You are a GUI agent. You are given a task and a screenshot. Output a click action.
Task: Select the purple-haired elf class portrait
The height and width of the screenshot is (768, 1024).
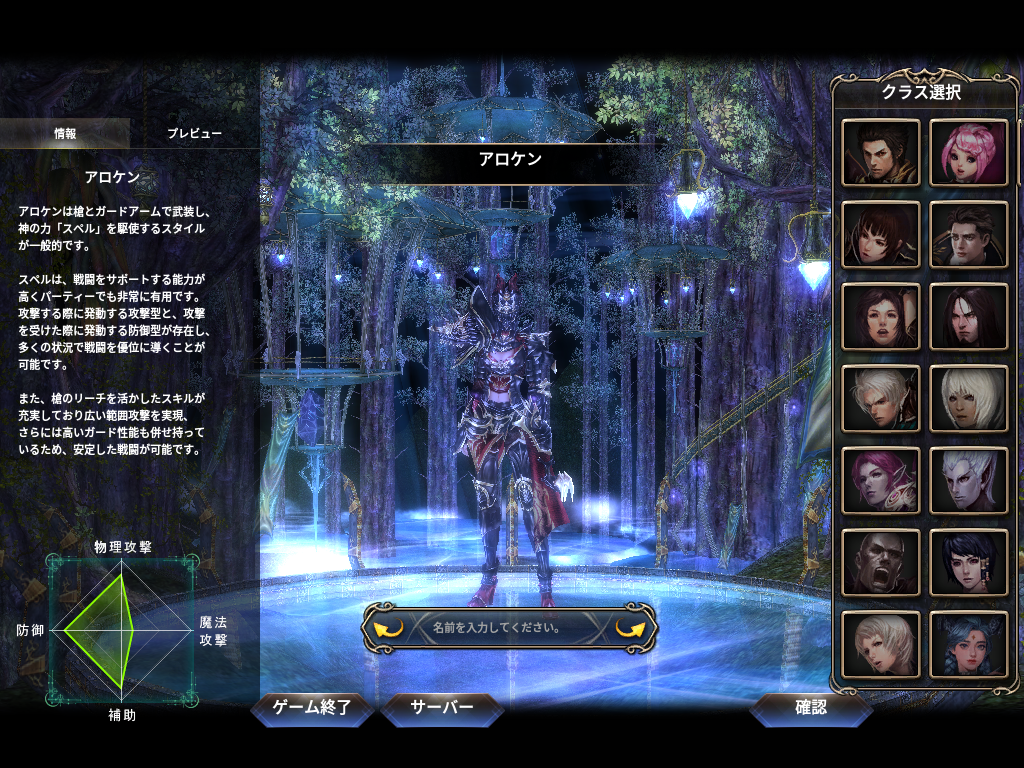(x=881, y=480)
